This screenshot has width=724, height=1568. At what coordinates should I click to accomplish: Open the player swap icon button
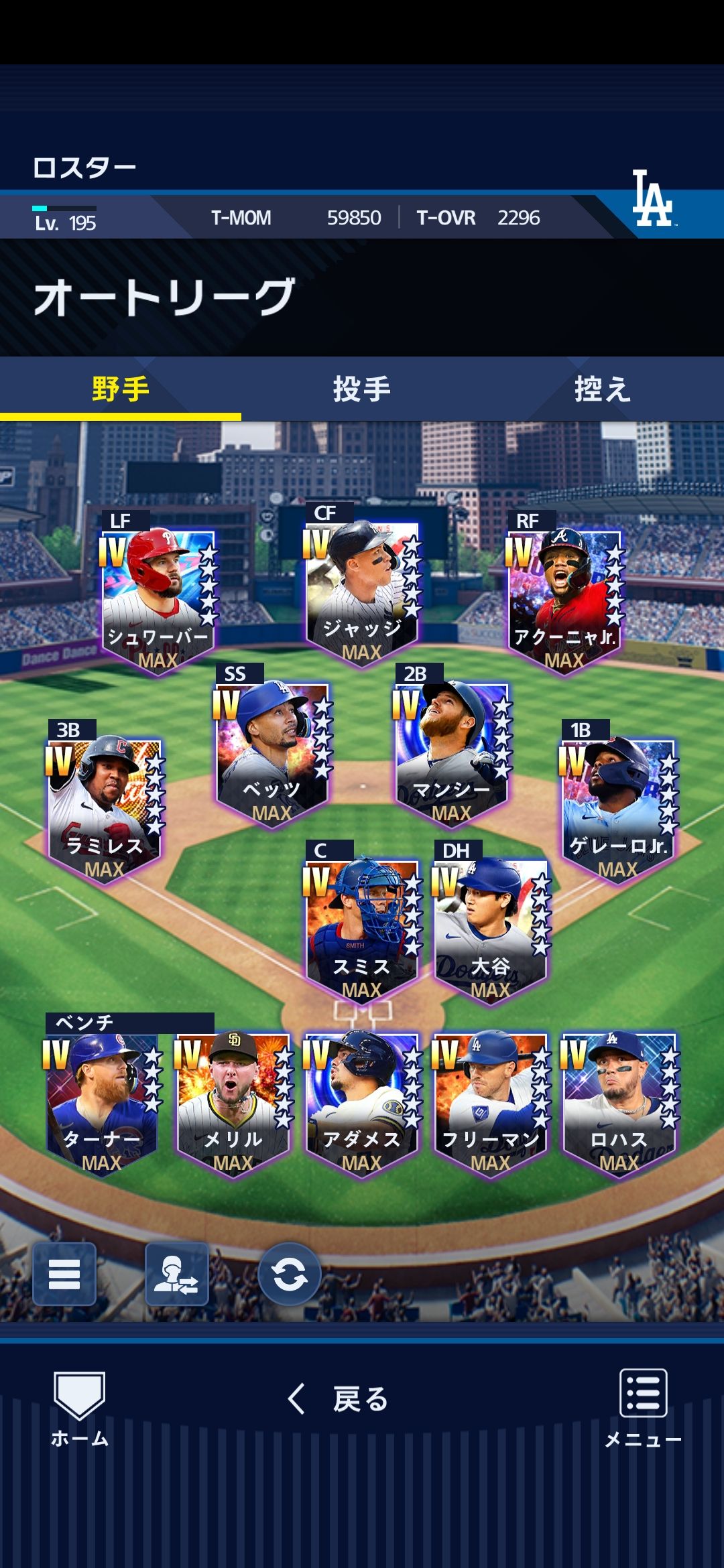[x=177, y=1274]
